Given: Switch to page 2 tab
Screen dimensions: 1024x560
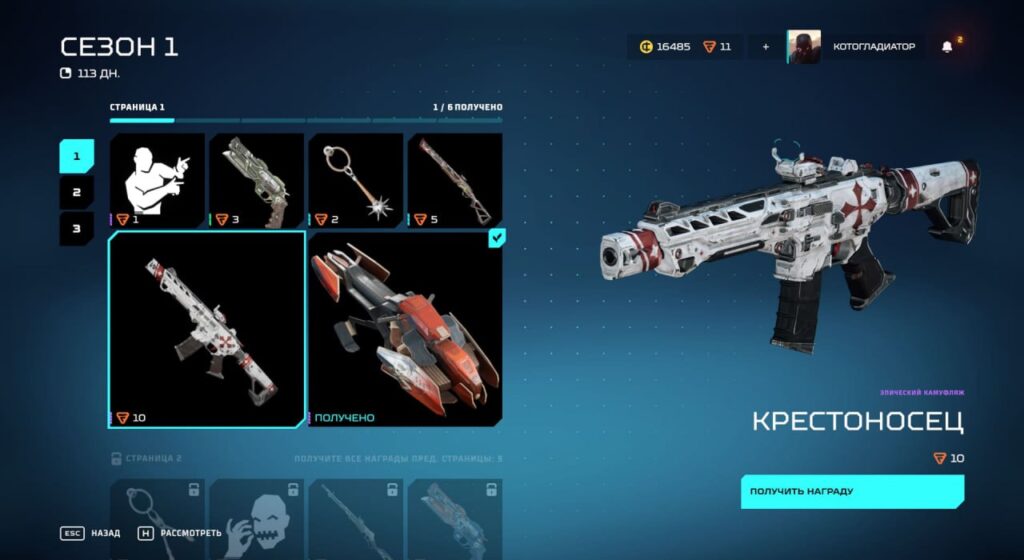Looking at the screenshot, I should (x=76, y=192).
